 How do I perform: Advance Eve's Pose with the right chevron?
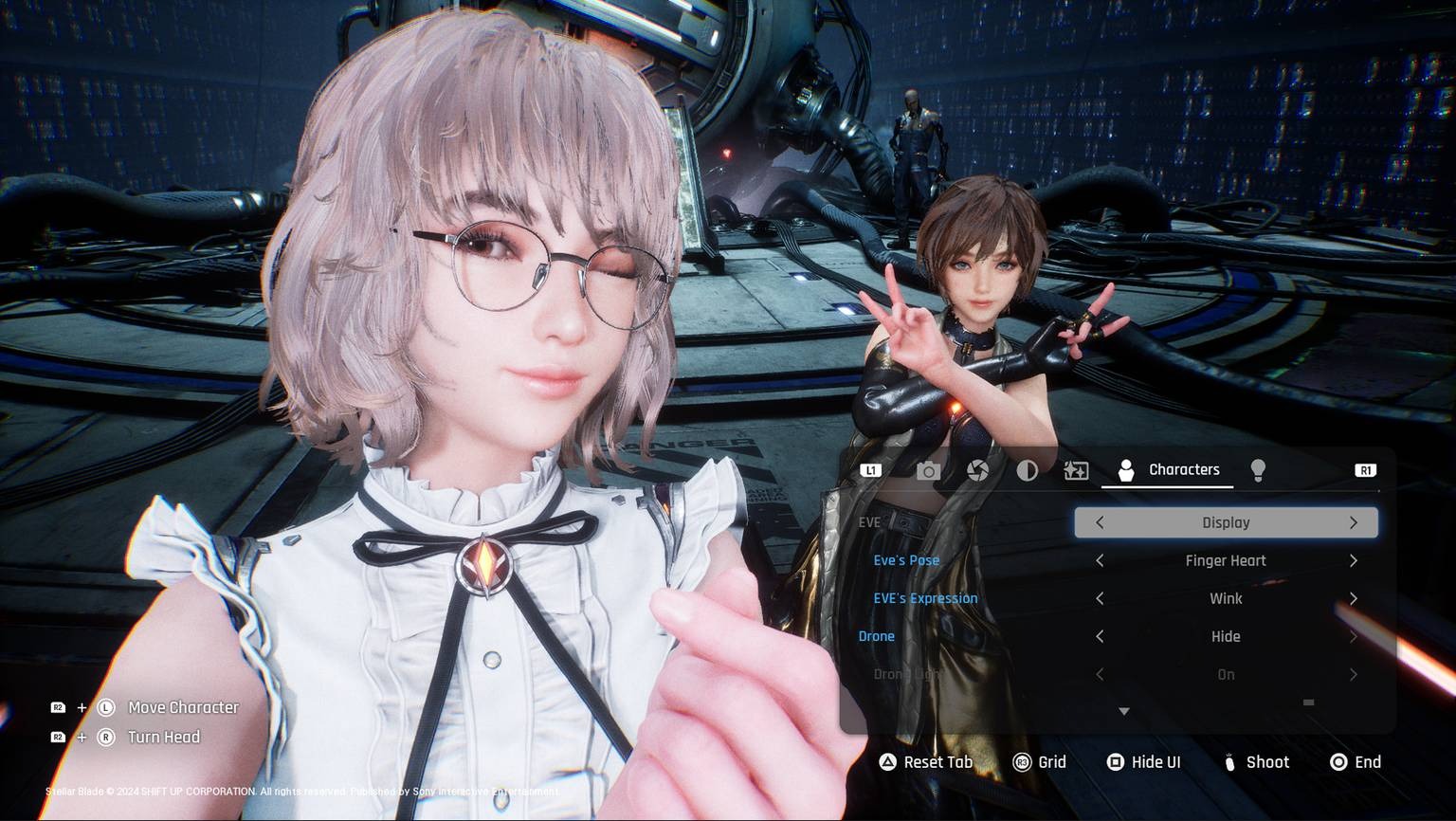coord(1354,560)
